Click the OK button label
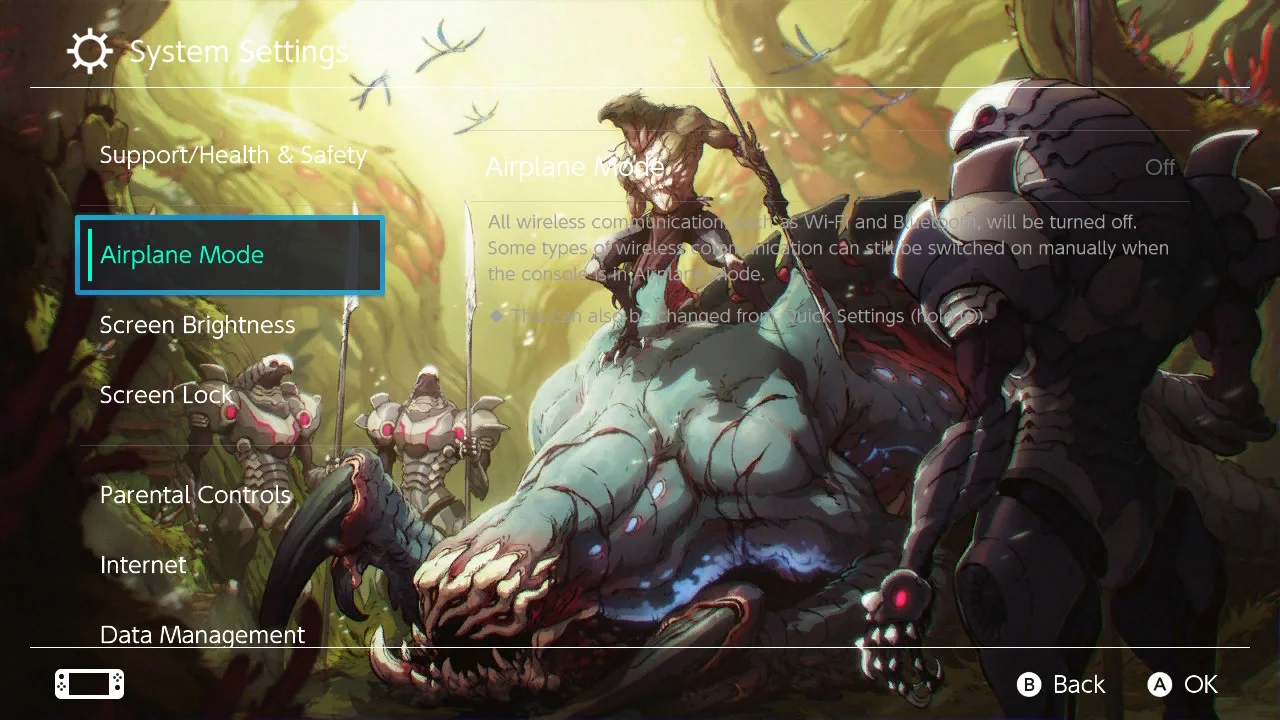1280x720 pixels. point(1201,684)
